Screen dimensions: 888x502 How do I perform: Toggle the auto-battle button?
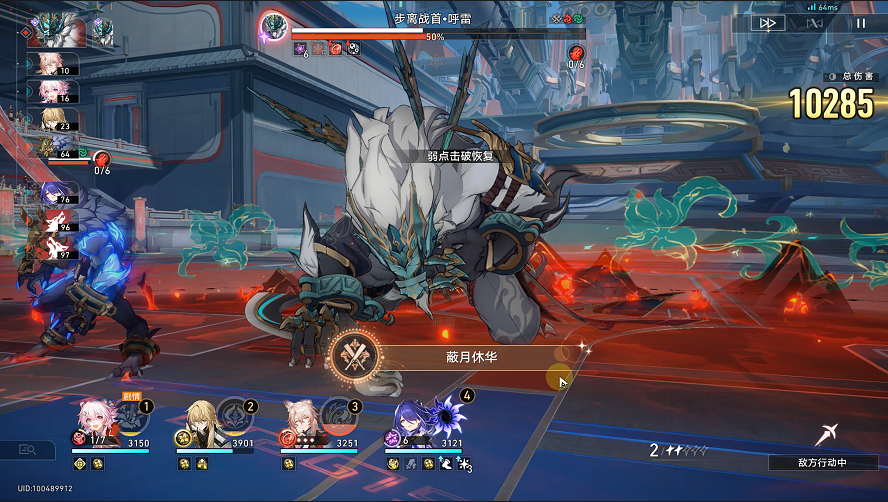815,23
